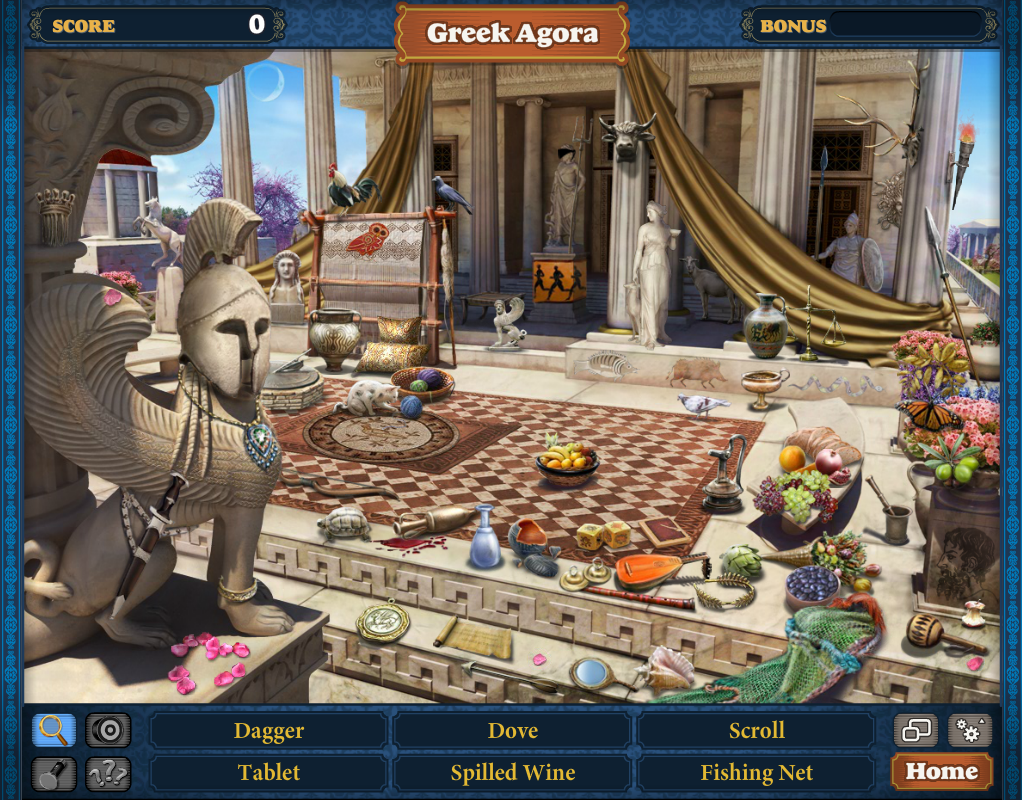Choose the Dove list entry
1022x800 pixels.
pos(512,730)
